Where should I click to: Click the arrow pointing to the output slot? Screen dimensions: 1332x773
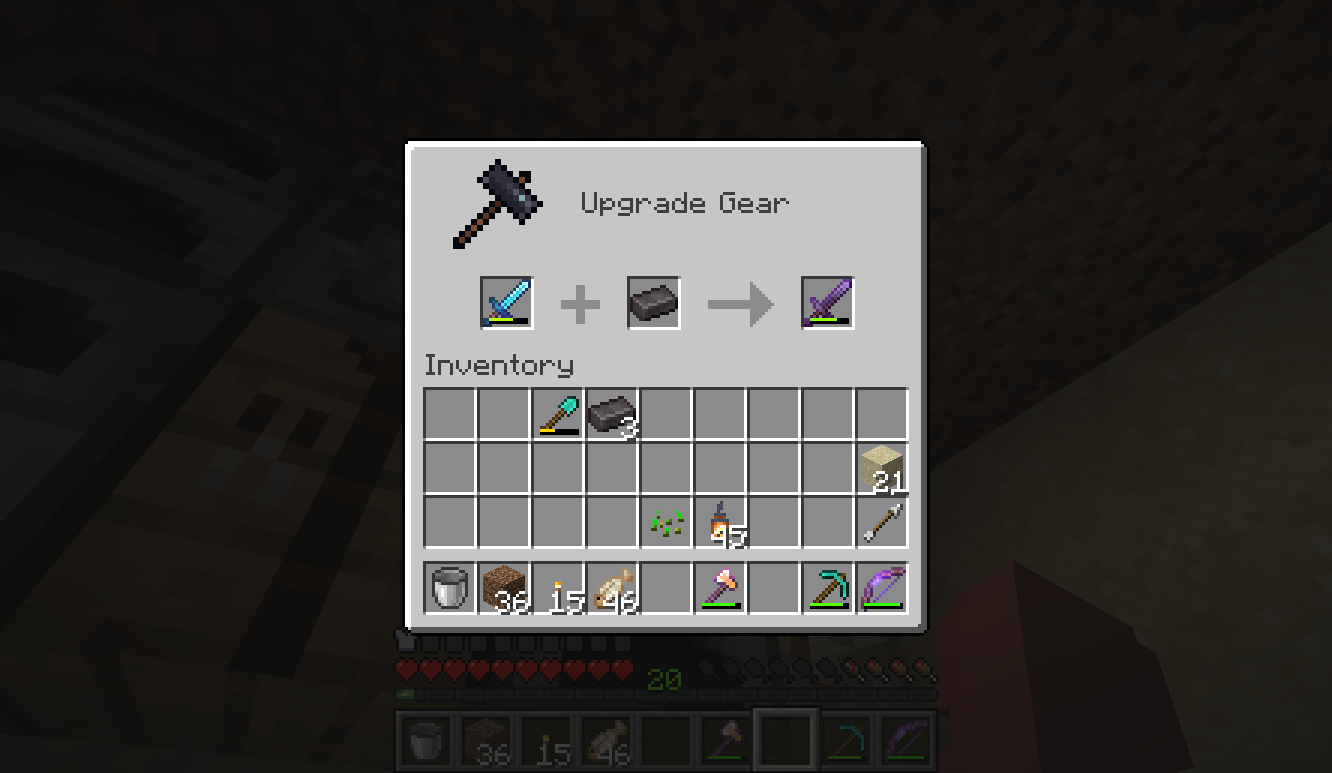740,302
